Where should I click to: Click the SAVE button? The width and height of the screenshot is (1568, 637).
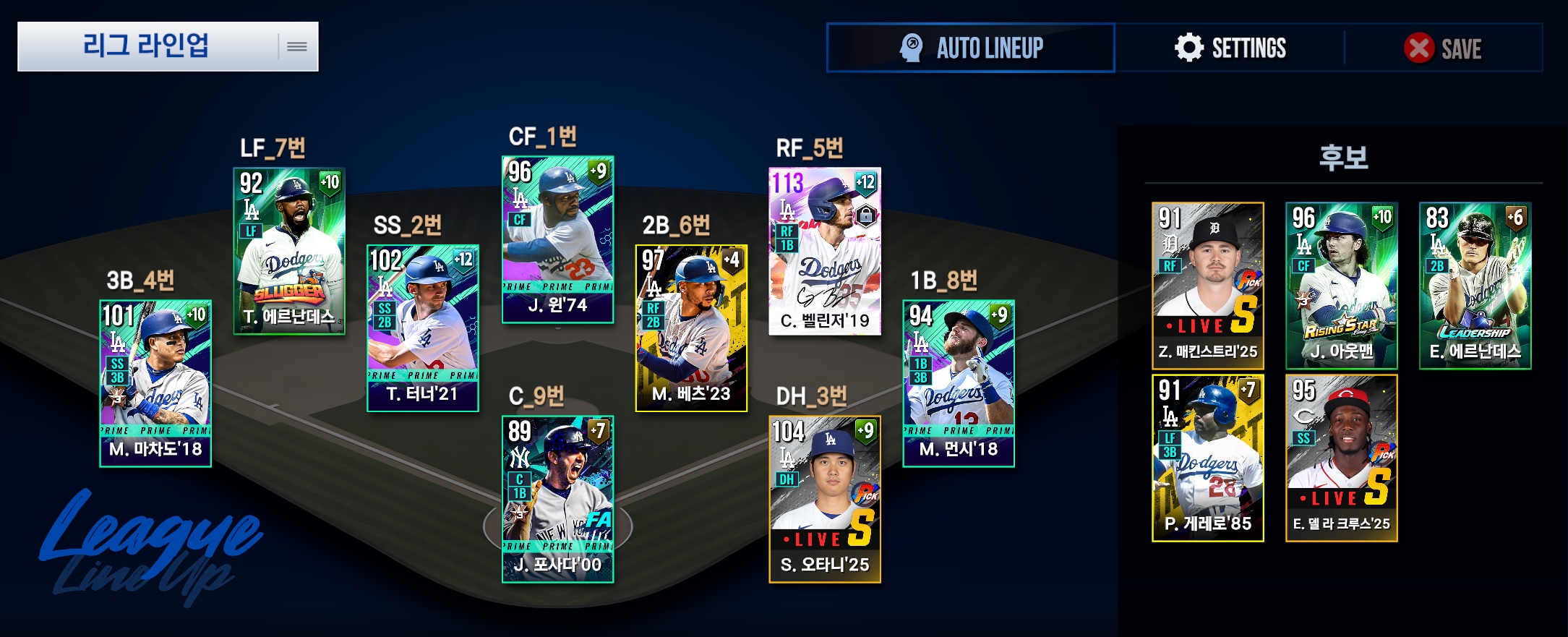click(x=1443, y=48)
